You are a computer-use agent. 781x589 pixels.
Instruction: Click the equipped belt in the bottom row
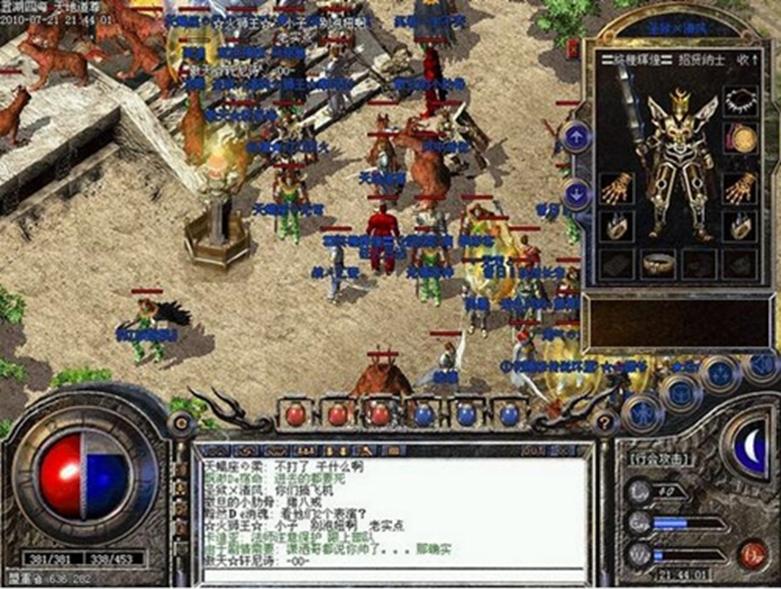656,264
